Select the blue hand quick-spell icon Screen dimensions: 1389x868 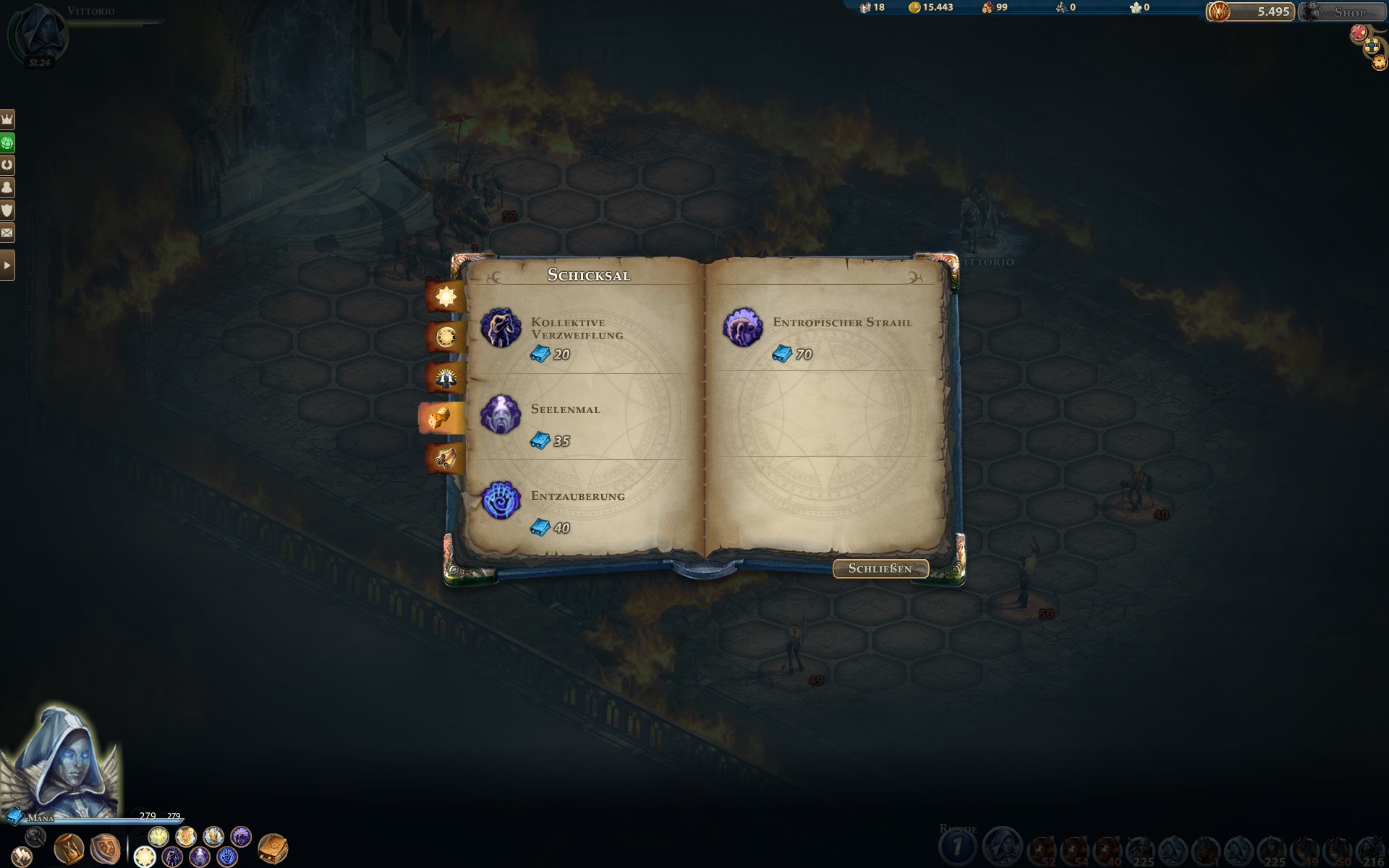227,858
